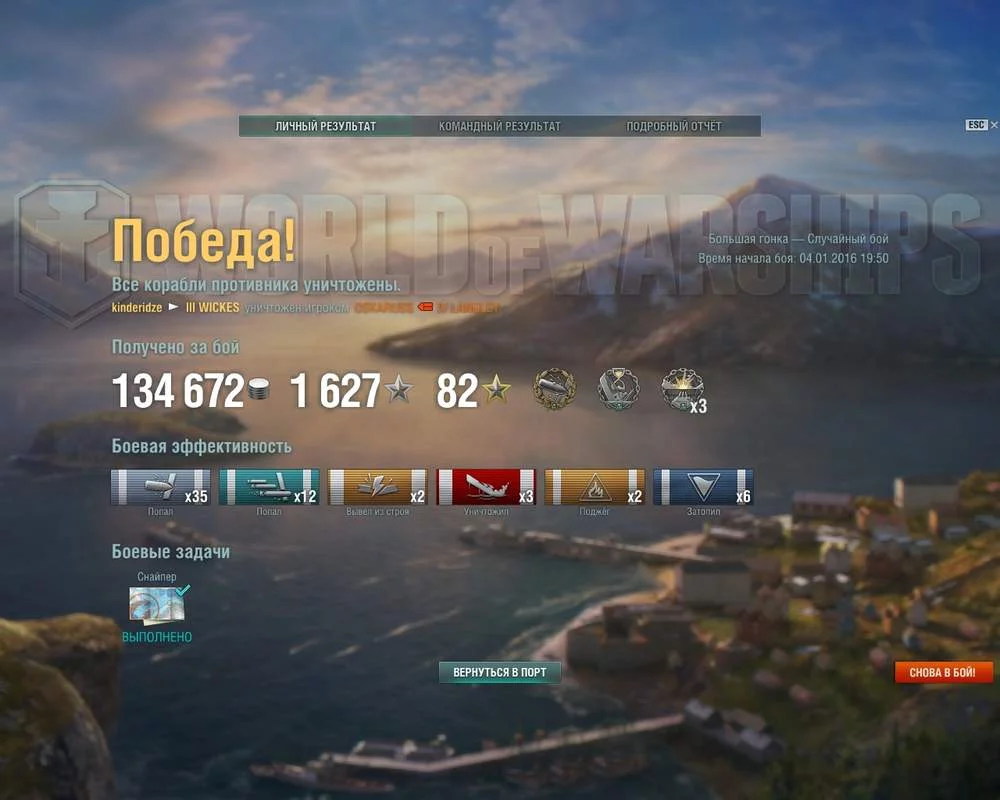Viewport: 1000px width, 800px height.
Task: Inspect the x3 achievement medal
Action: (x=683, y=389)
